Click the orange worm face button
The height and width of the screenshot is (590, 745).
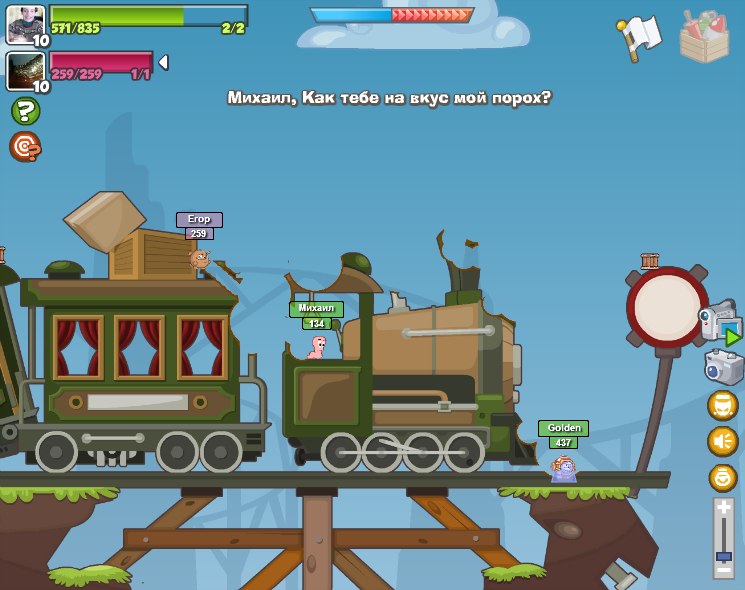pyautogui.click(x=722, y=405)
